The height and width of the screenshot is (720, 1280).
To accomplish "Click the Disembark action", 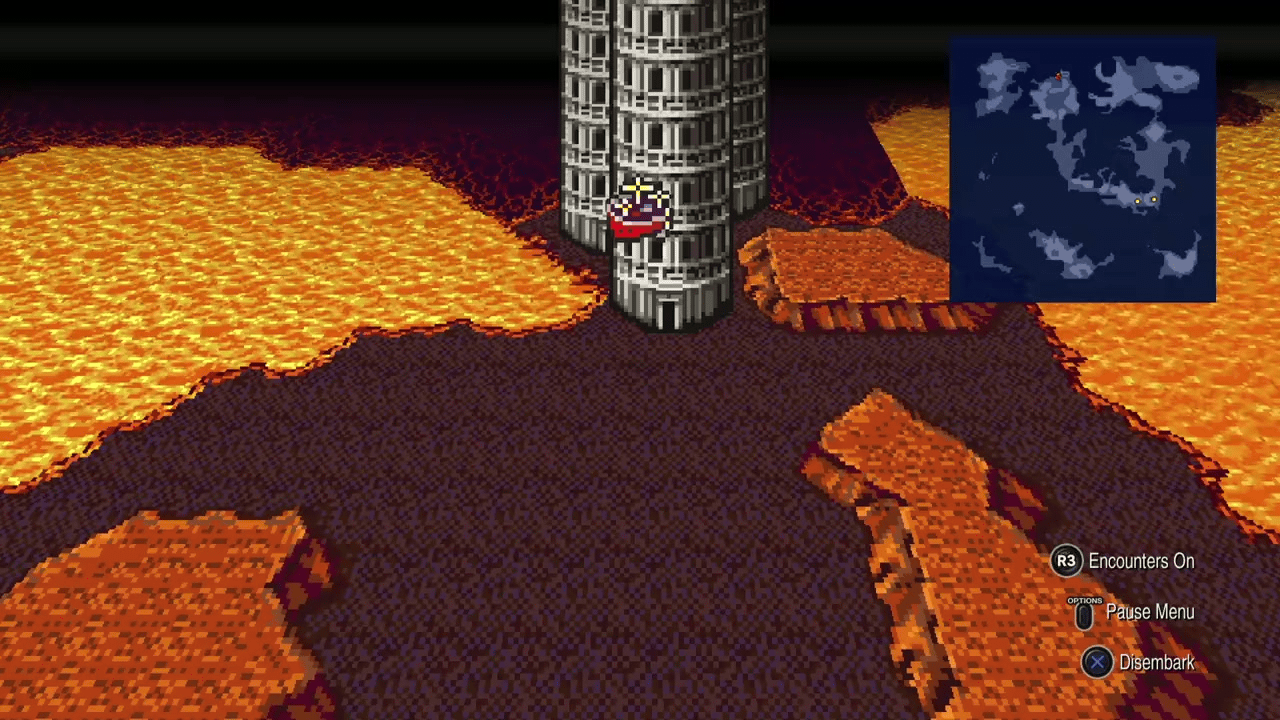I will [x=1157, y=662].
